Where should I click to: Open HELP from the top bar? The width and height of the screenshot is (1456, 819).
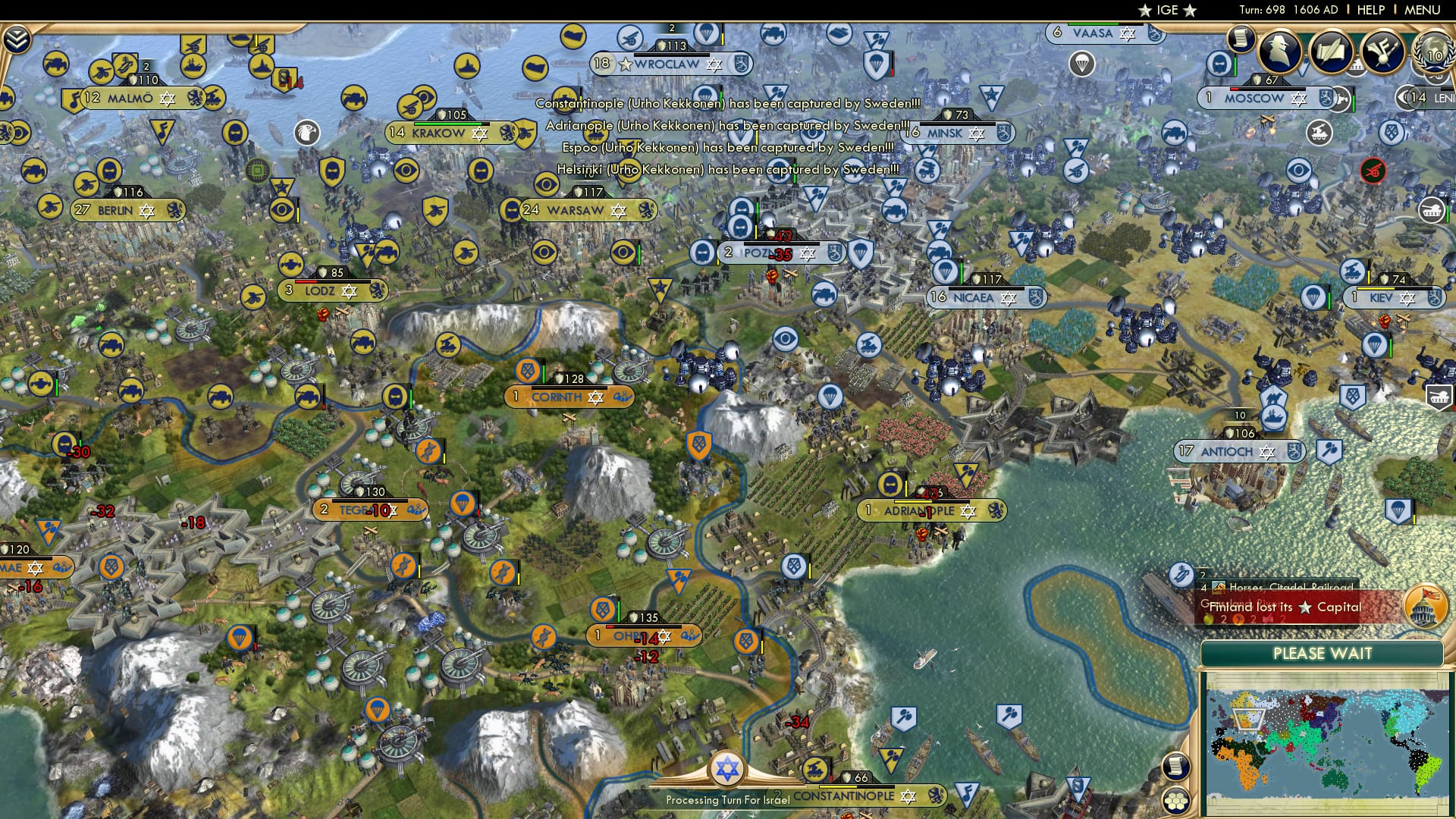1370,10
